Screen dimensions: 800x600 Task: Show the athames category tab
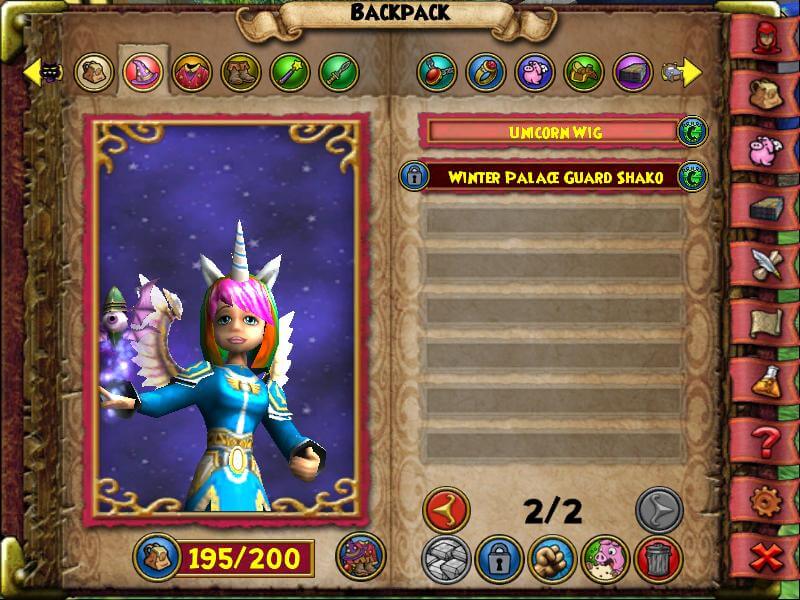pos(338,72)
